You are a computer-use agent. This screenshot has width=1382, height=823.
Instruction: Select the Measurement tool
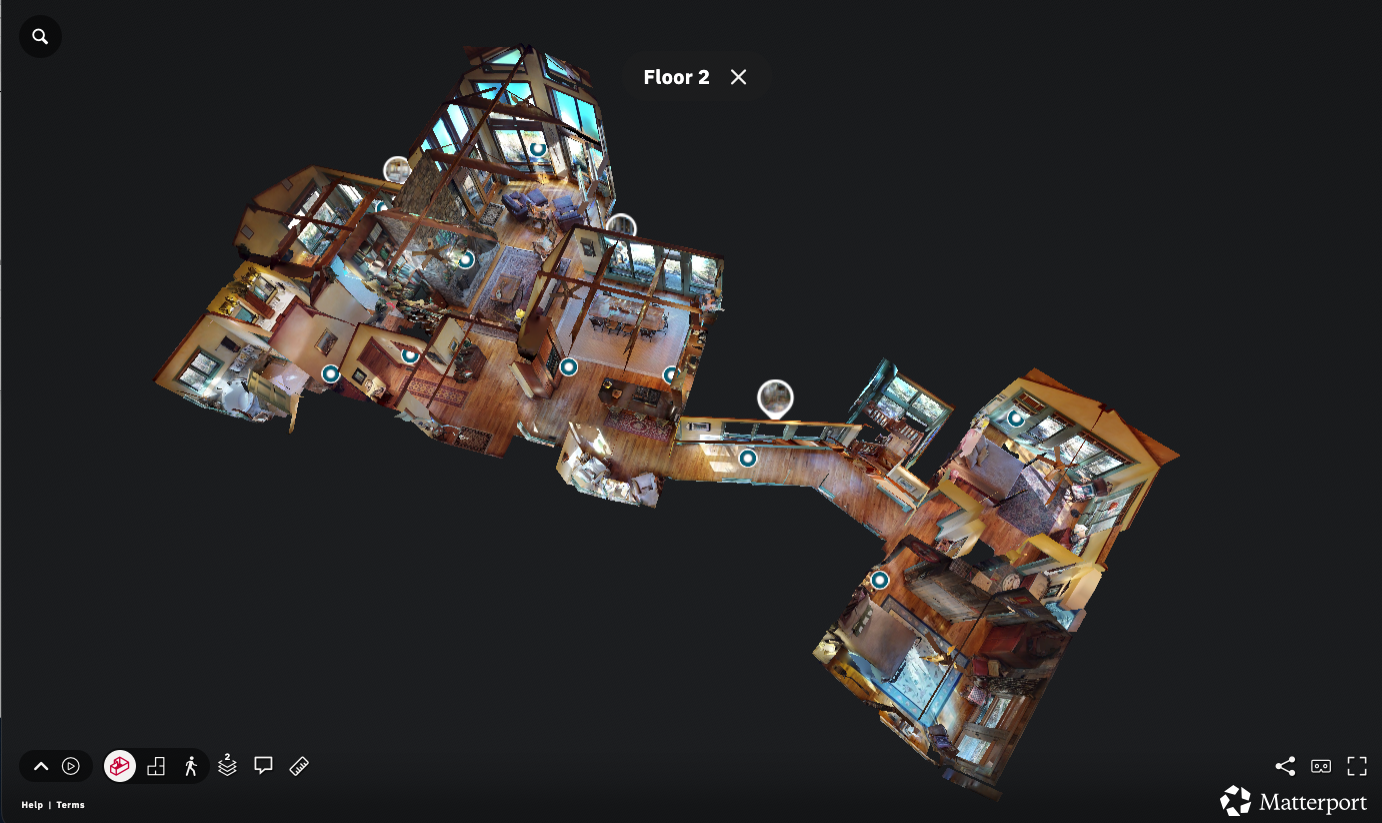pyautogui.click(x=298, y=766)
